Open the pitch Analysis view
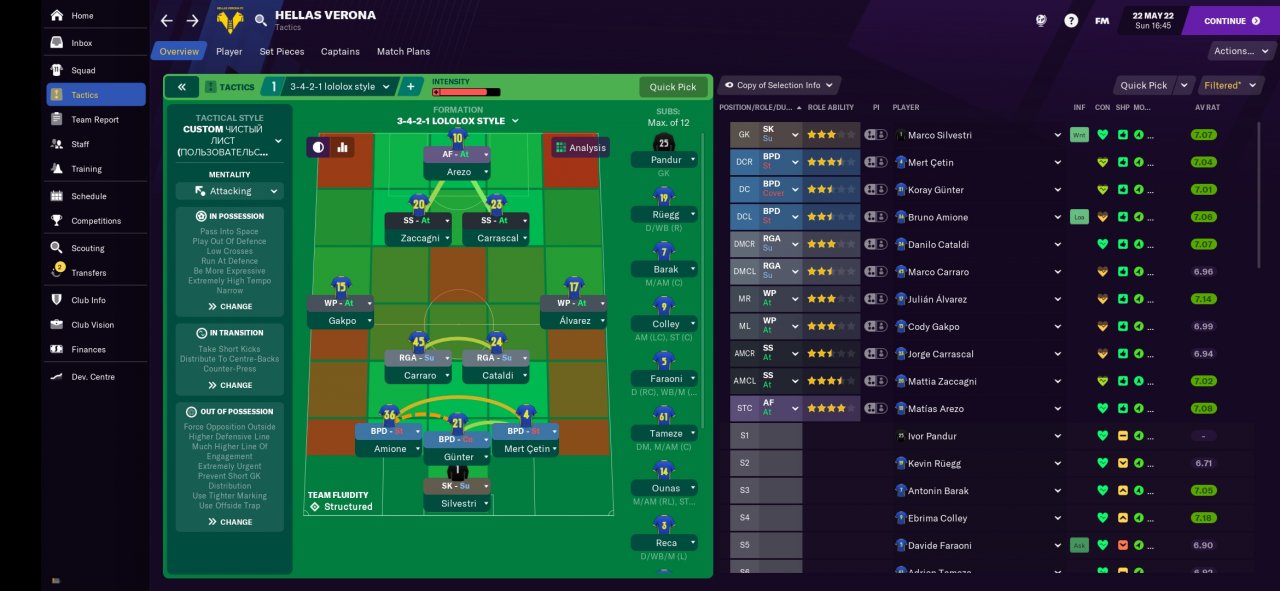 tap(580, 147)
